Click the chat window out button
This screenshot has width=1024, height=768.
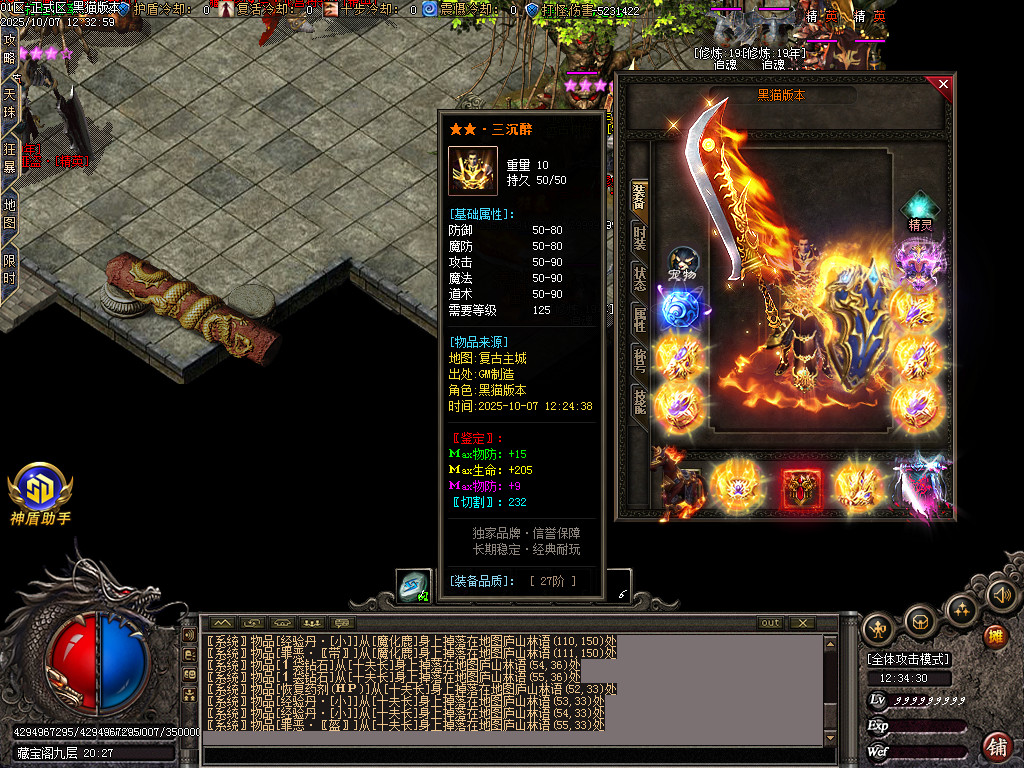[x=769, y=623]
